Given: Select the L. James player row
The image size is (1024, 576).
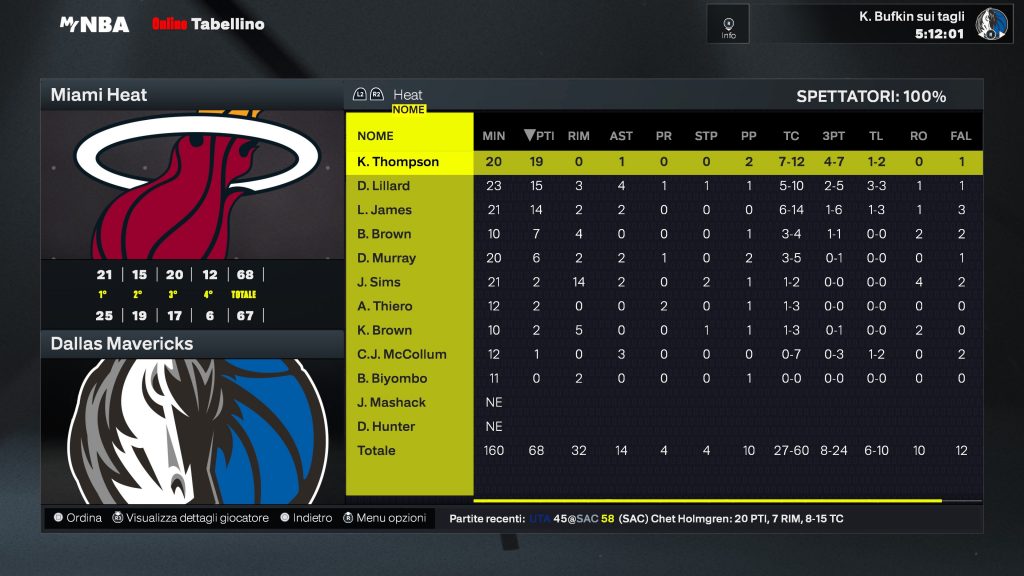Looking at the screenshot, I should pos(384,210).
